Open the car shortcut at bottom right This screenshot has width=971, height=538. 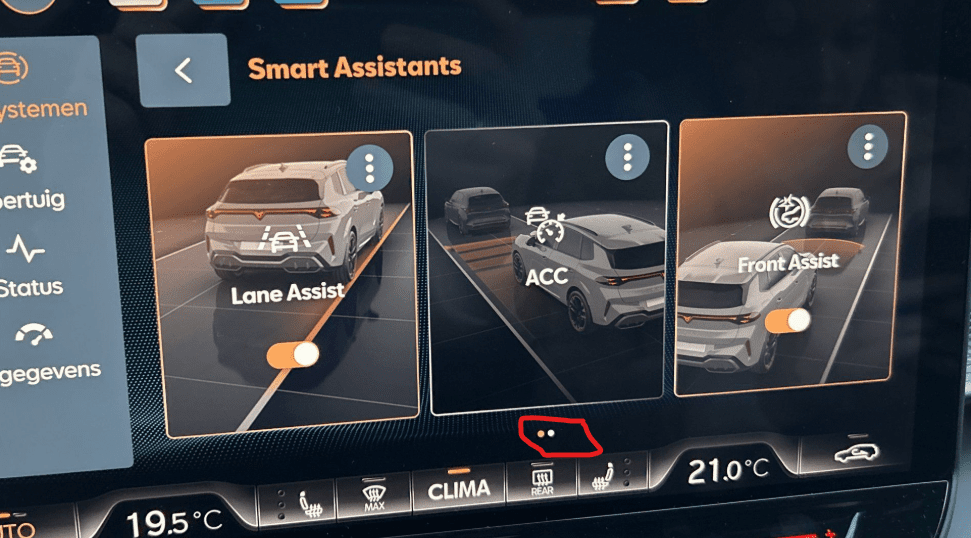859,453
